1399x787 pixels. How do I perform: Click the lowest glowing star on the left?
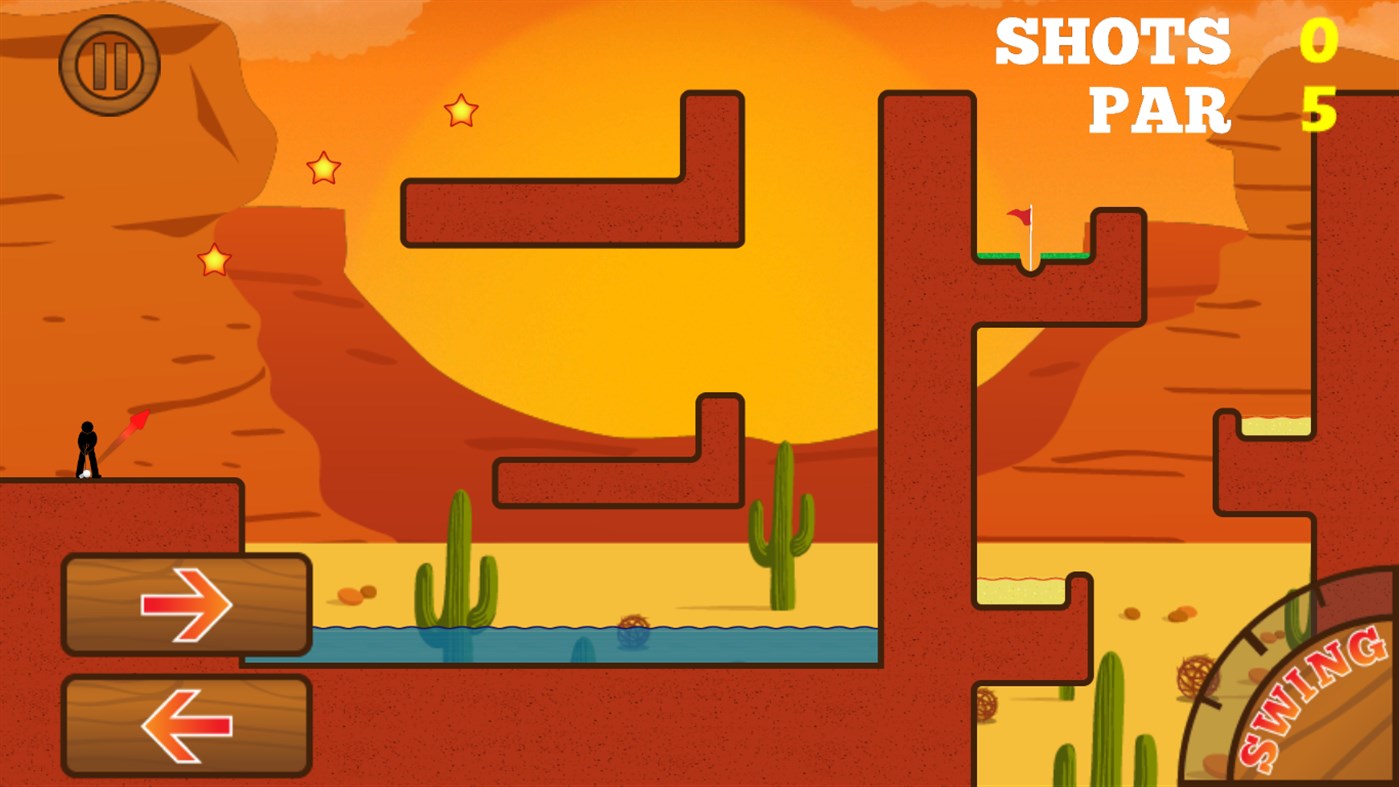tap(213, 259)
